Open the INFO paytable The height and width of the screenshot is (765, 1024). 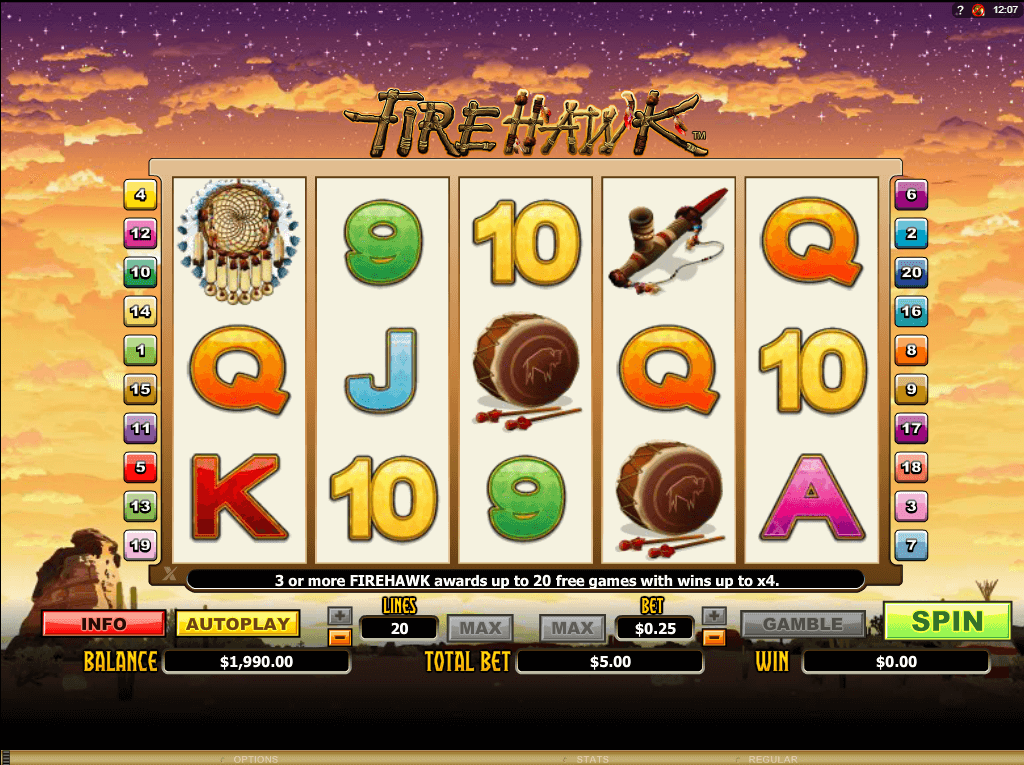pyautogui.click(x=104, y=624)
